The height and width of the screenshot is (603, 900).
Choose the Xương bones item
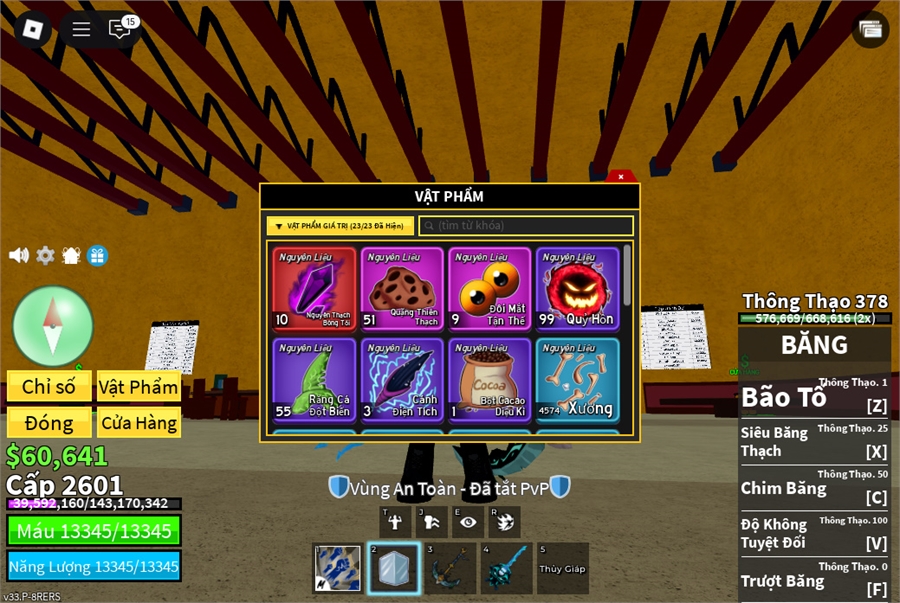(x=577, y=379)
